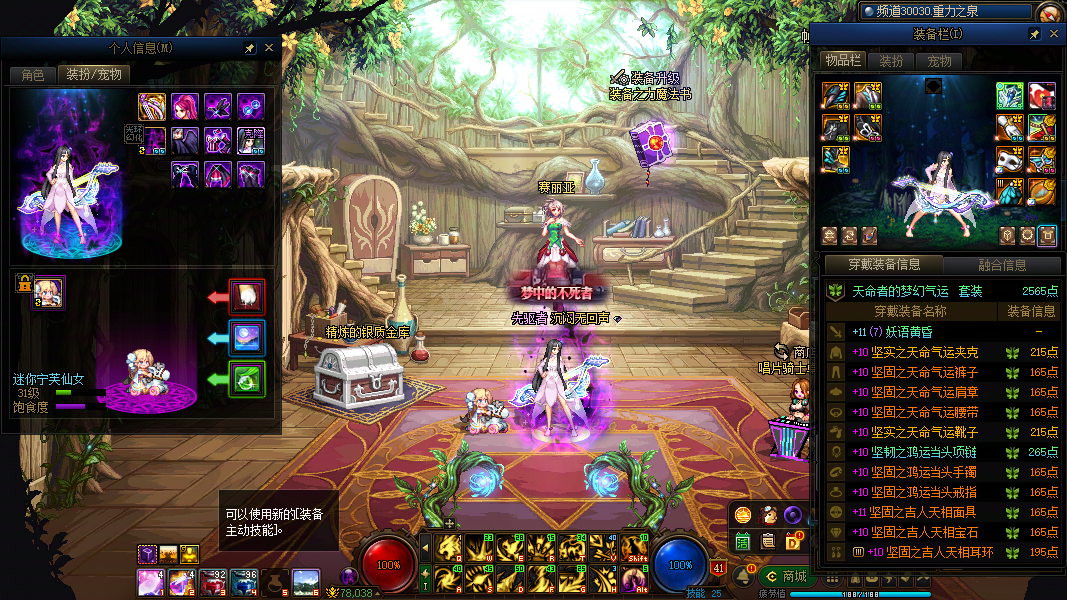Select the 穿戴装备信息 worn equipment tab

click(883, 265)
